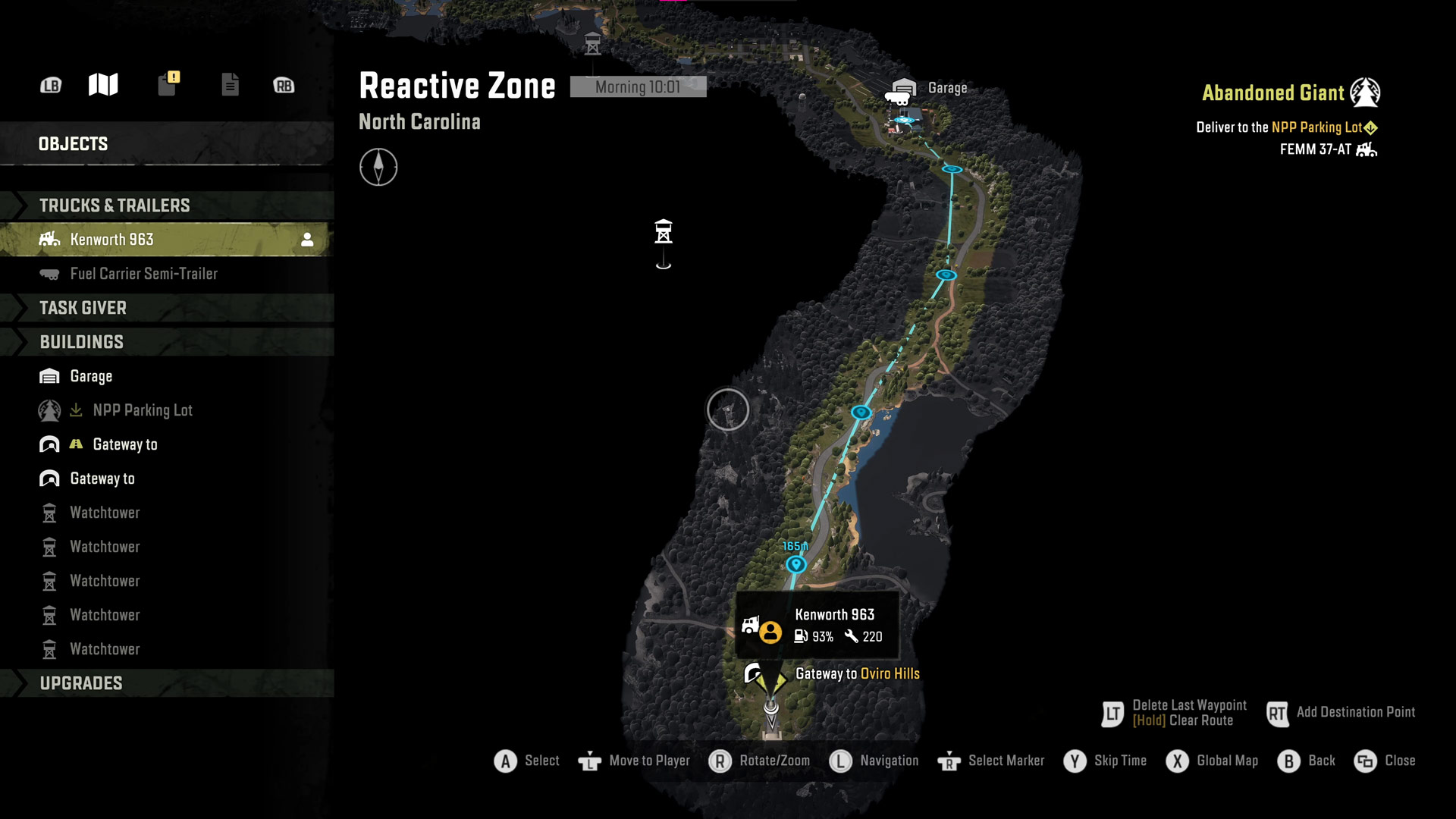Switch to the tasks tab with alert badge
Image resolution: width=1456 pixels, height=819 pixels.
click(168, 83)
